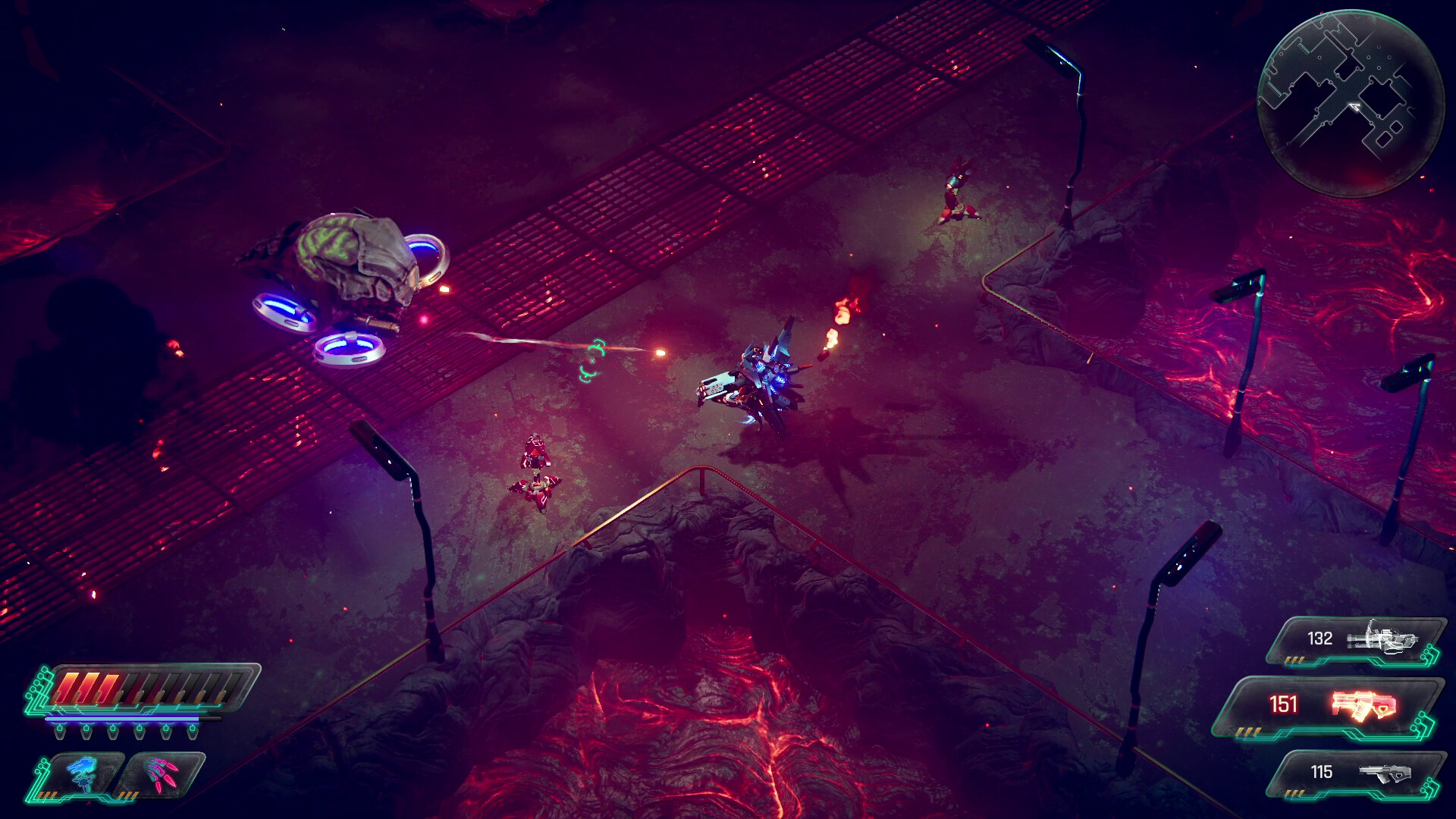Click the blue shield bar below the health segments
This screenshot has width=1456, height=819.
tap(121, 719)
